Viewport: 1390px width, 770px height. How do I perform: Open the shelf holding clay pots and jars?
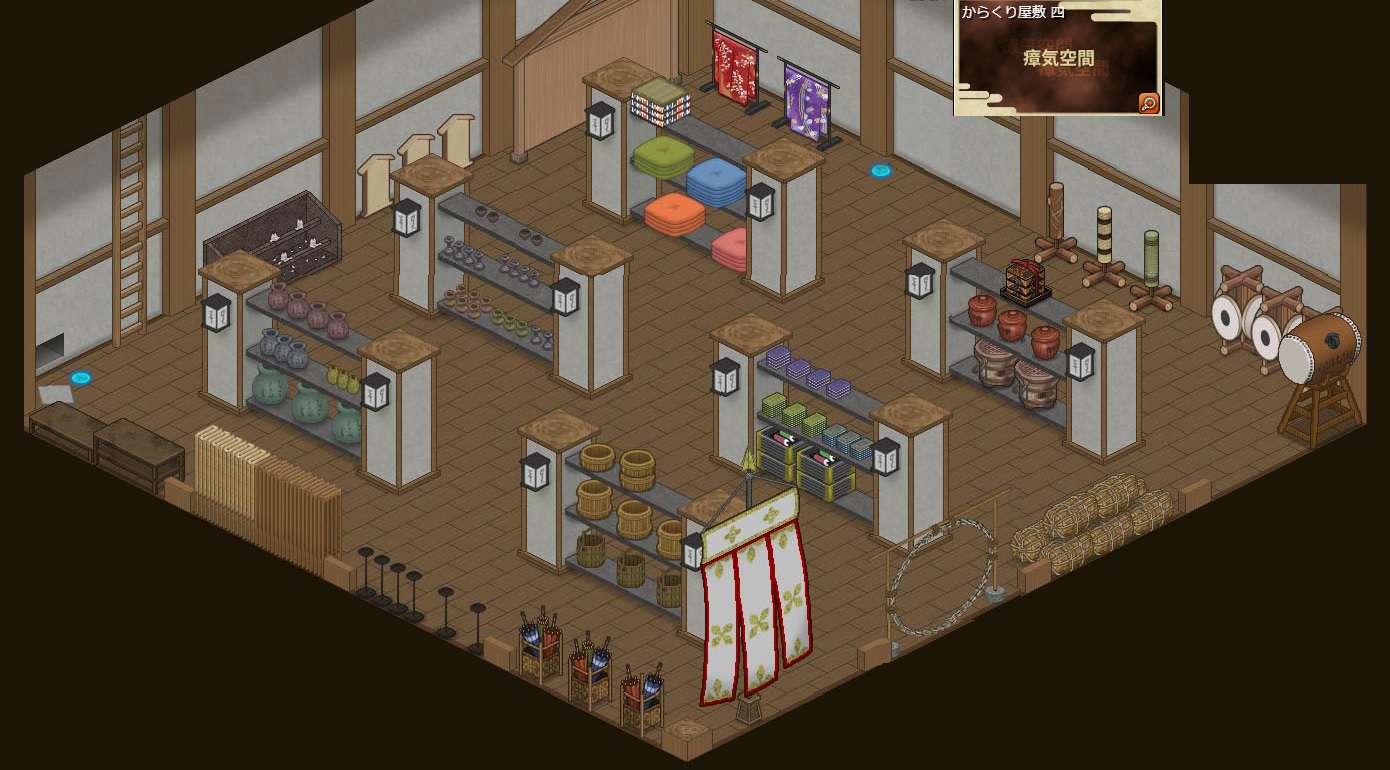point(300,350)
